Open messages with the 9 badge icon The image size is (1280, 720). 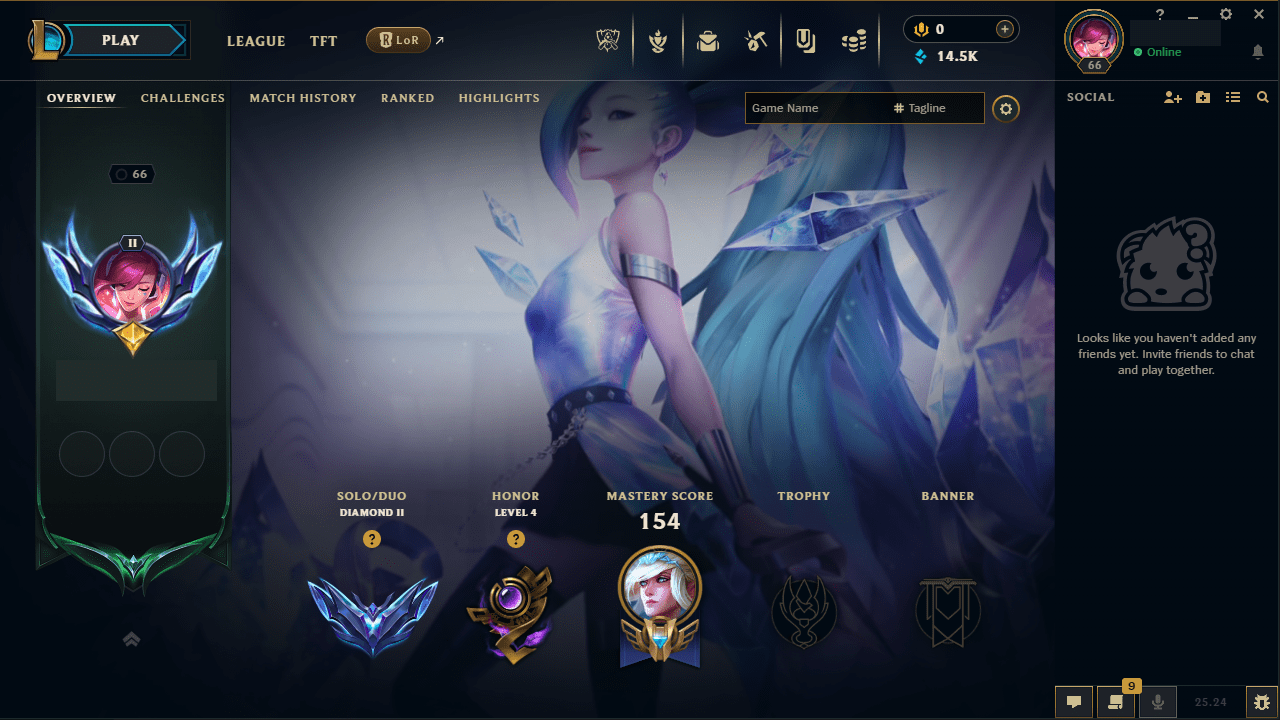tap(1113, 701)
